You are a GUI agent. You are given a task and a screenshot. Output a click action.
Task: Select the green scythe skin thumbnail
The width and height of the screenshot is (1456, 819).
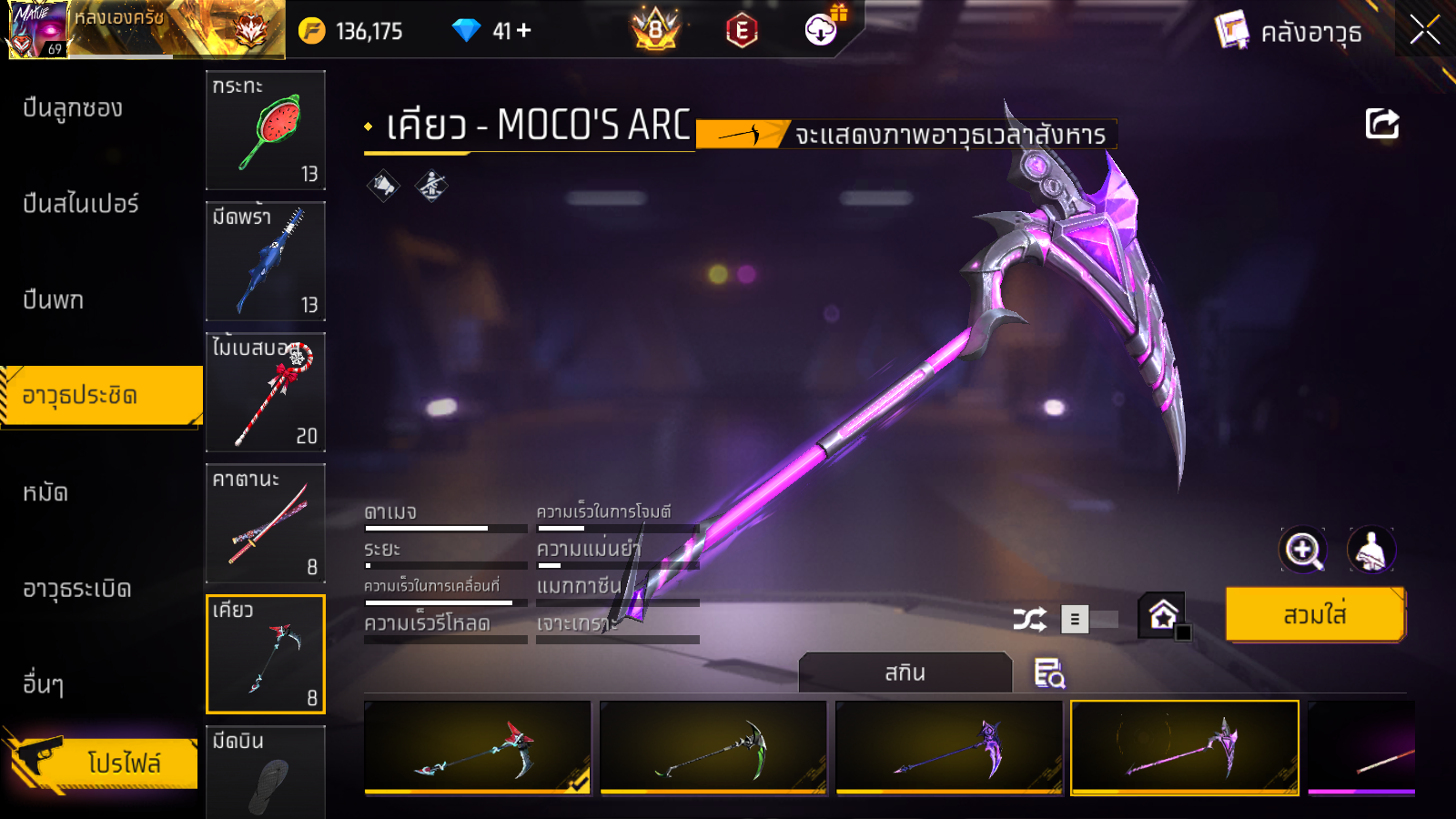713,747
